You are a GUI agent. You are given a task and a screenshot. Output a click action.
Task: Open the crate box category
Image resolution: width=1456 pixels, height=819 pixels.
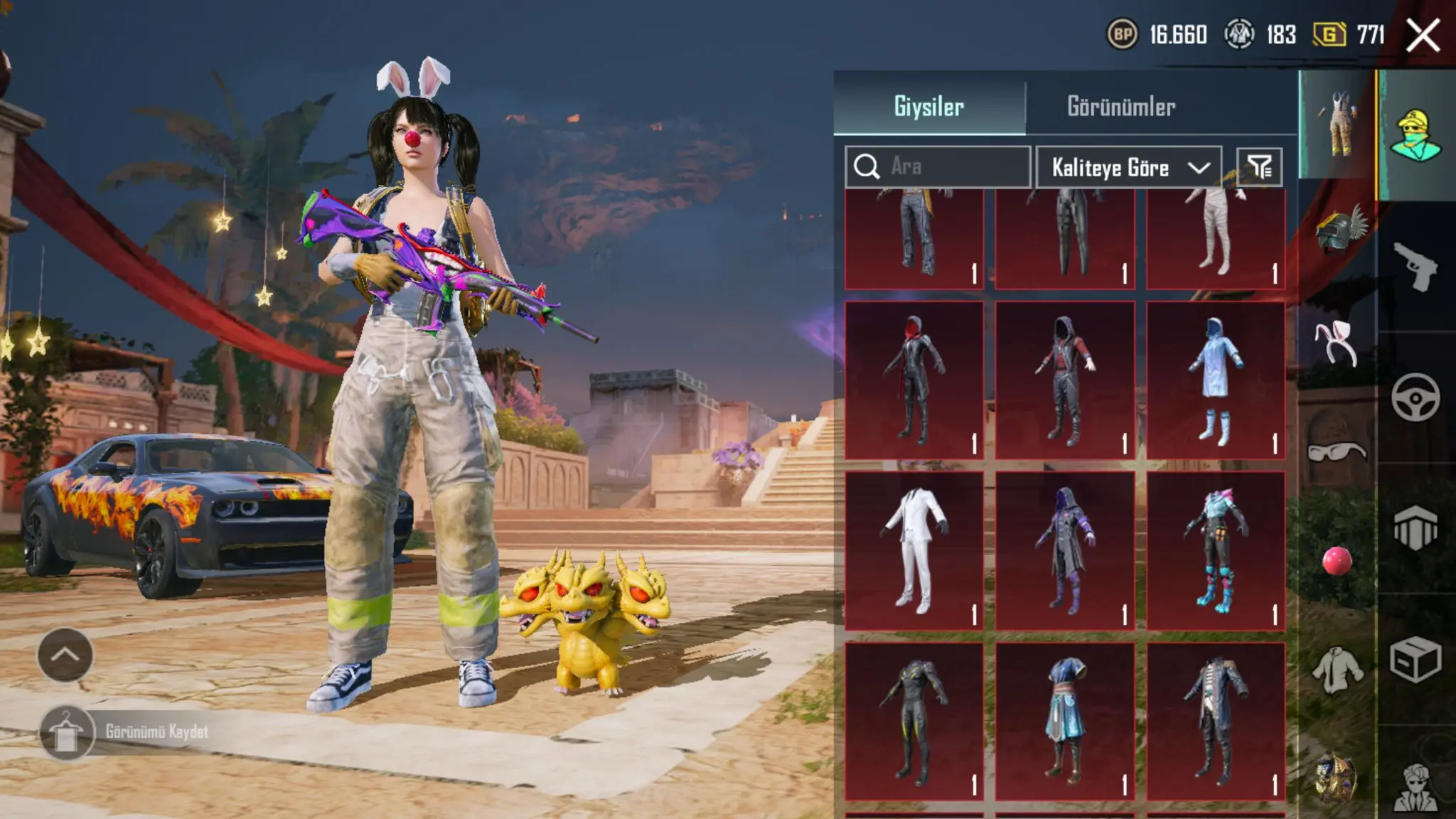1415,660
